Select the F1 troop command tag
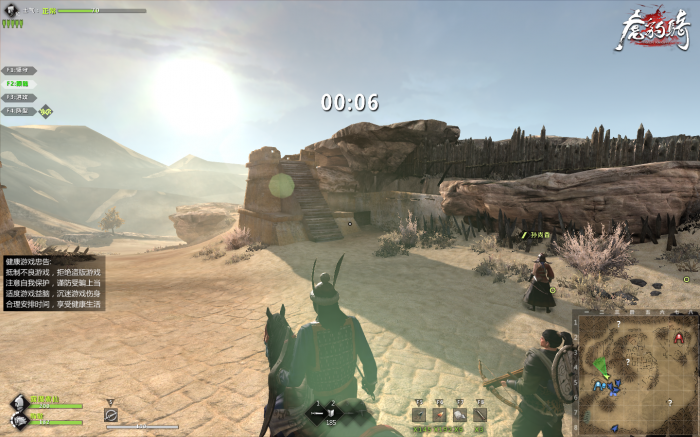This screenshot has height=437, width=700. click(17, 70)
